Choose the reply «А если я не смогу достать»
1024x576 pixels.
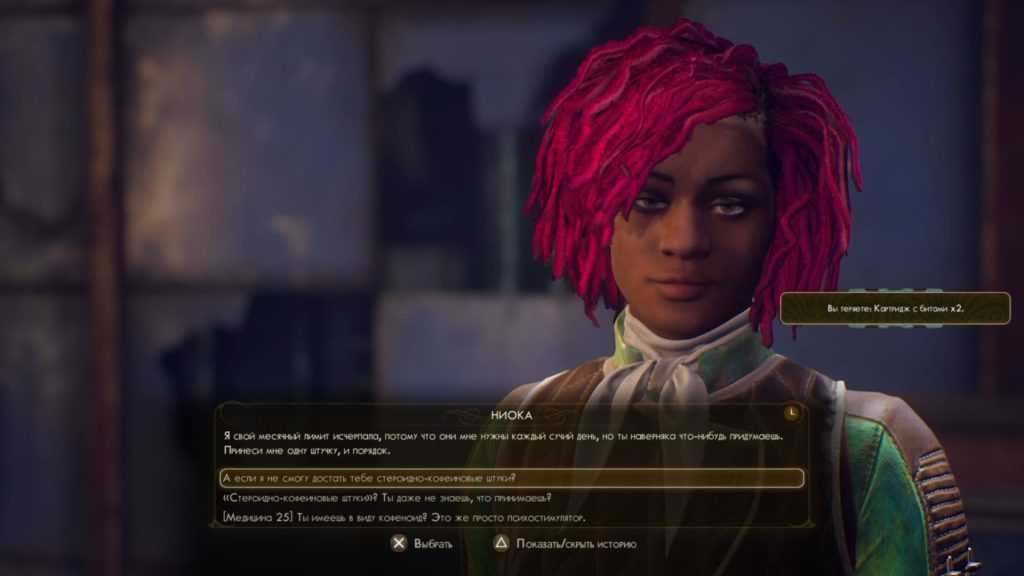[370, 478]
